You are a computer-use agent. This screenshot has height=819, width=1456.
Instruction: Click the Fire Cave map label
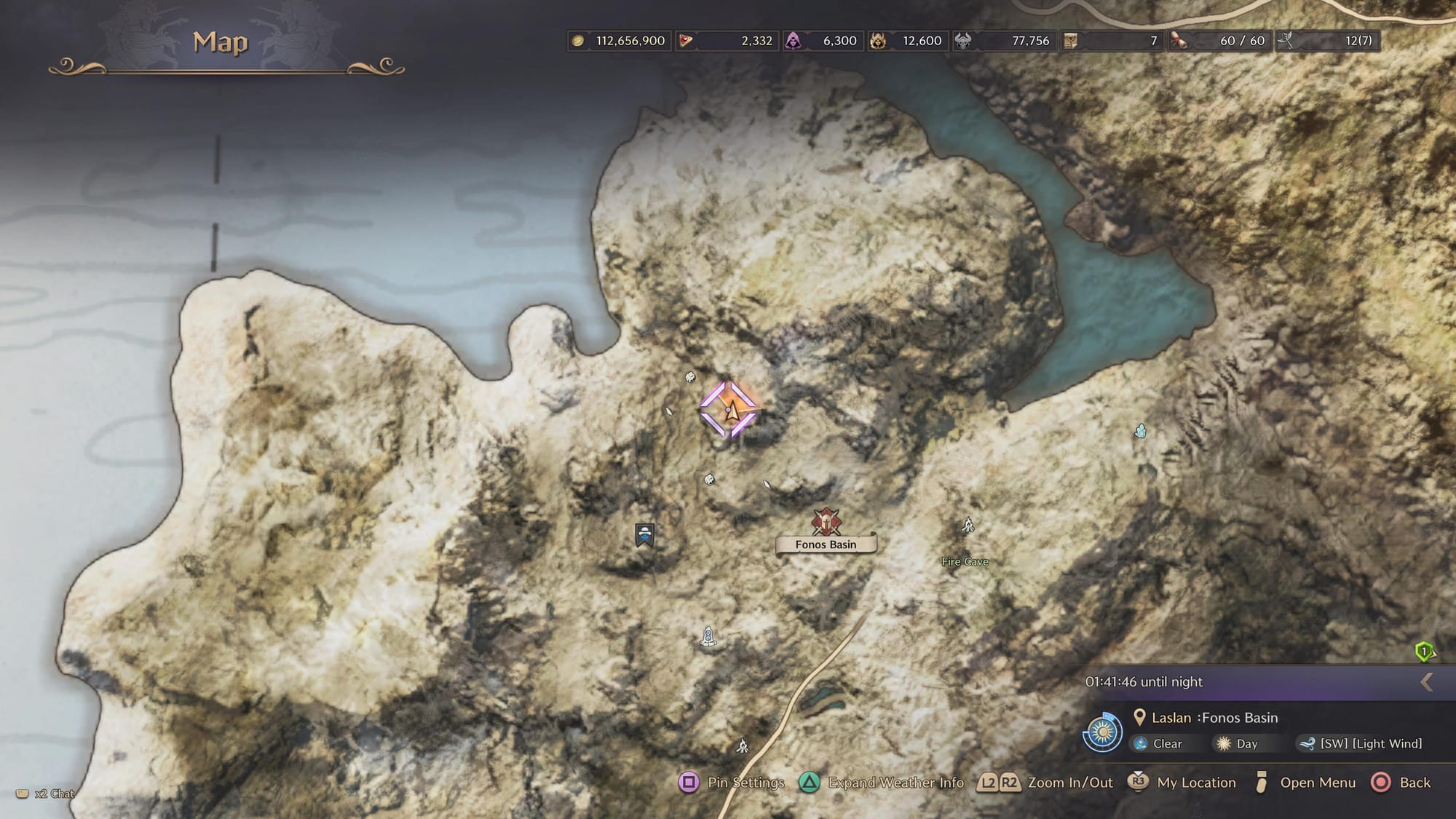[x=965, y=561]
